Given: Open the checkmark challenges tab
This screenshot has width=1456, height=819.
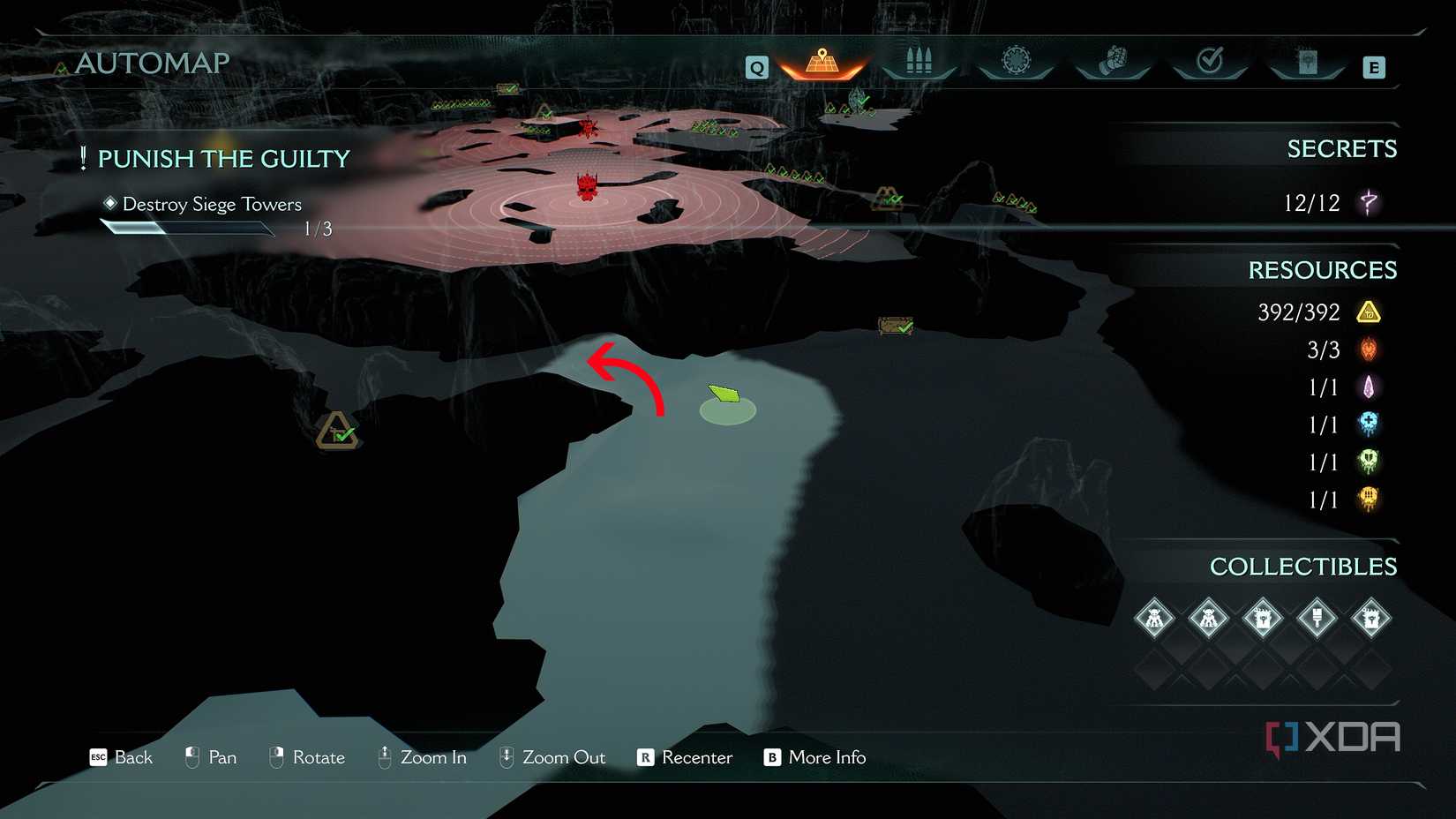Looking at the screenshot, I should tap(1210, 62).
